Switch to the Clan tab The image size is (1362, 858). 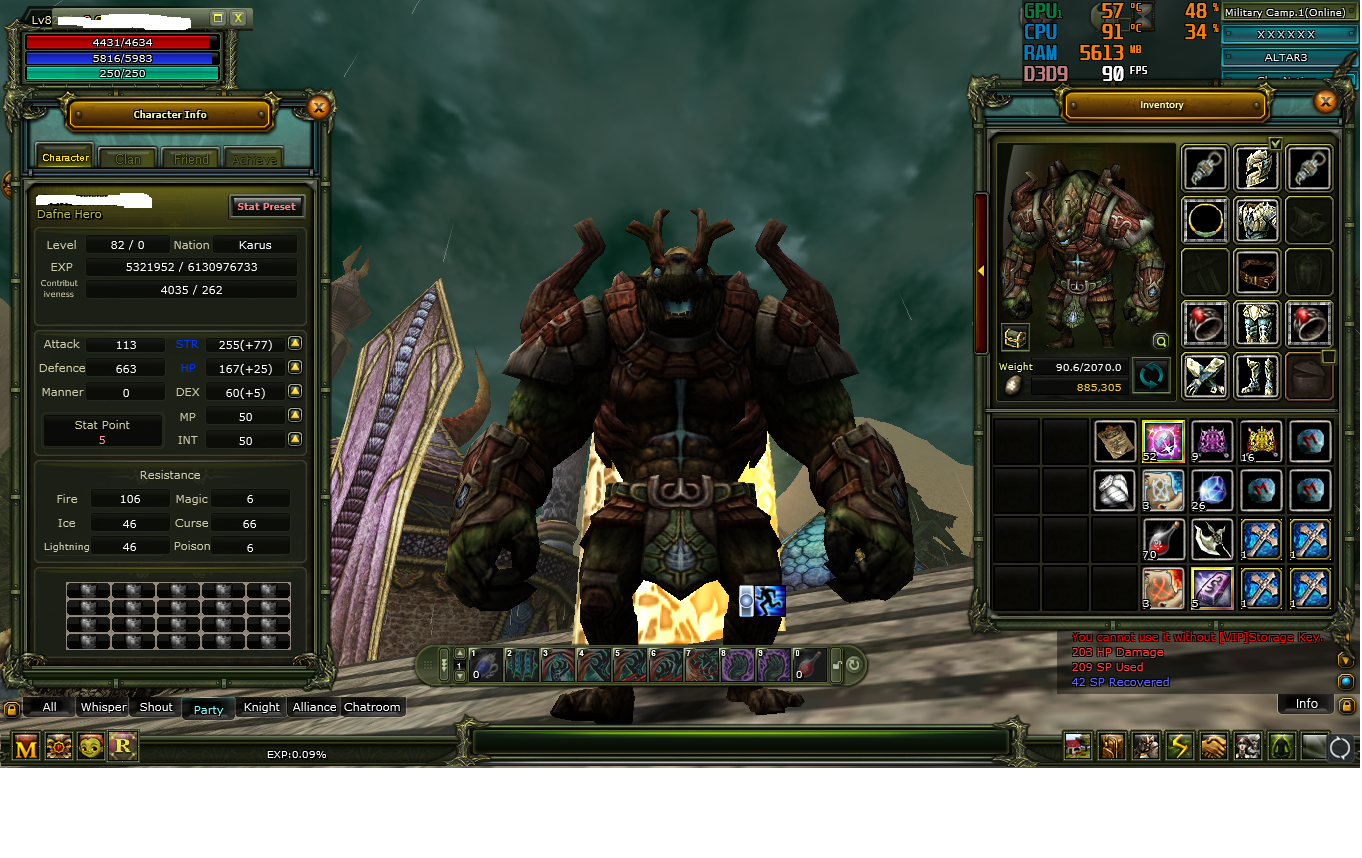(127, 157)
